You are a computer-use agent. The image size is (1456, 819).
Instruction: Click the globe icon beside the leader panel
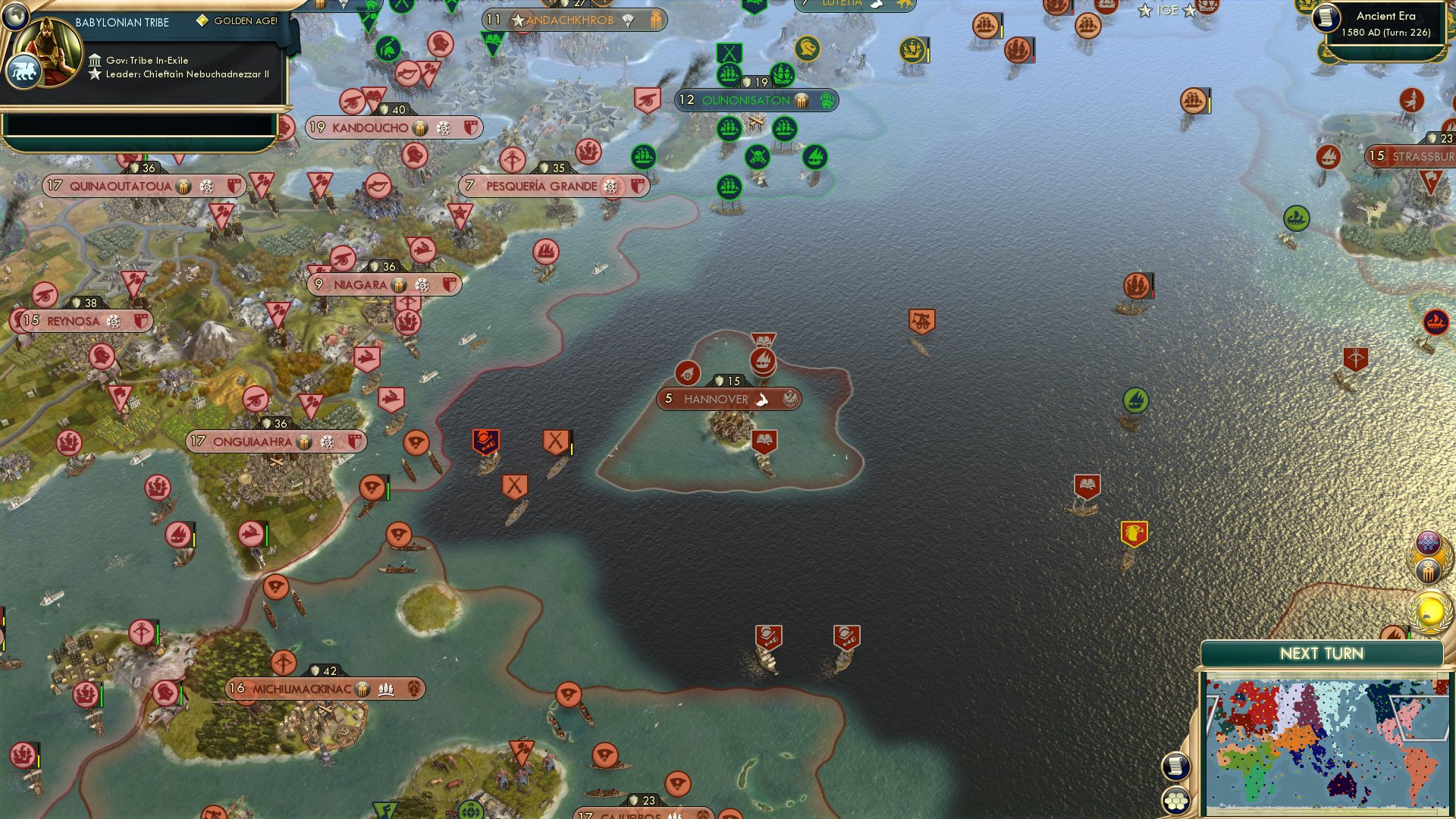(x=15, y=17)
